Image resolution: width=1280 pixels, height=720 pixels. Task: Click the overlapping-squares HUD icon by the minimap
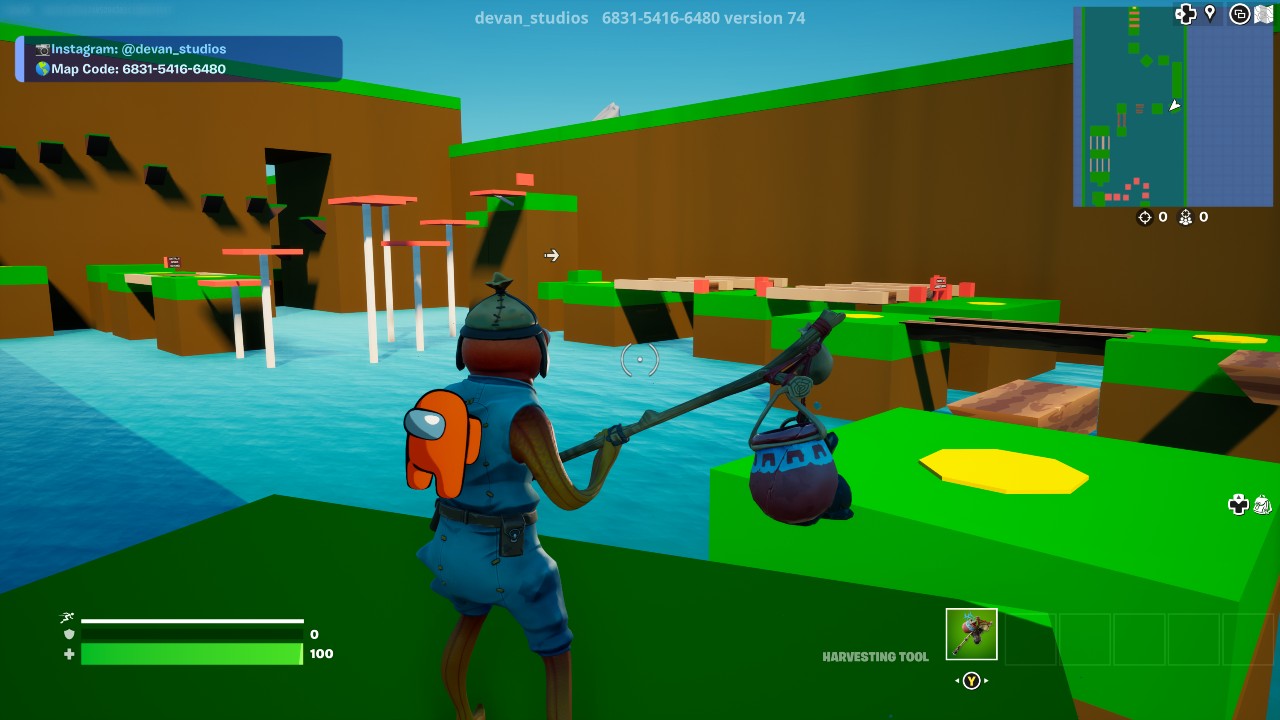click(x=1240, y=14)
